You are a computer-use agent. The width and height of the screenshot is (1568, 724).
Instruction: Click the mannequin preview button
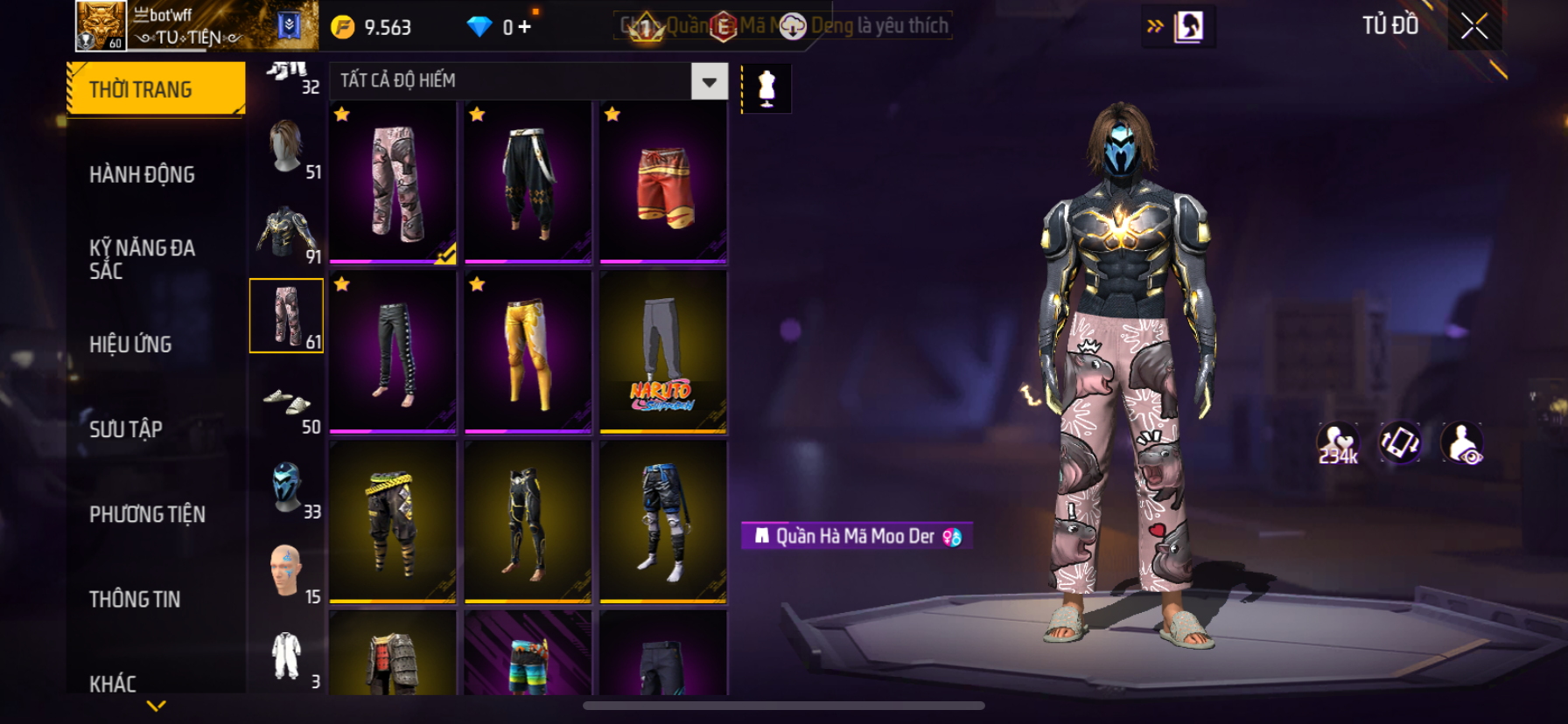point(766,88)
